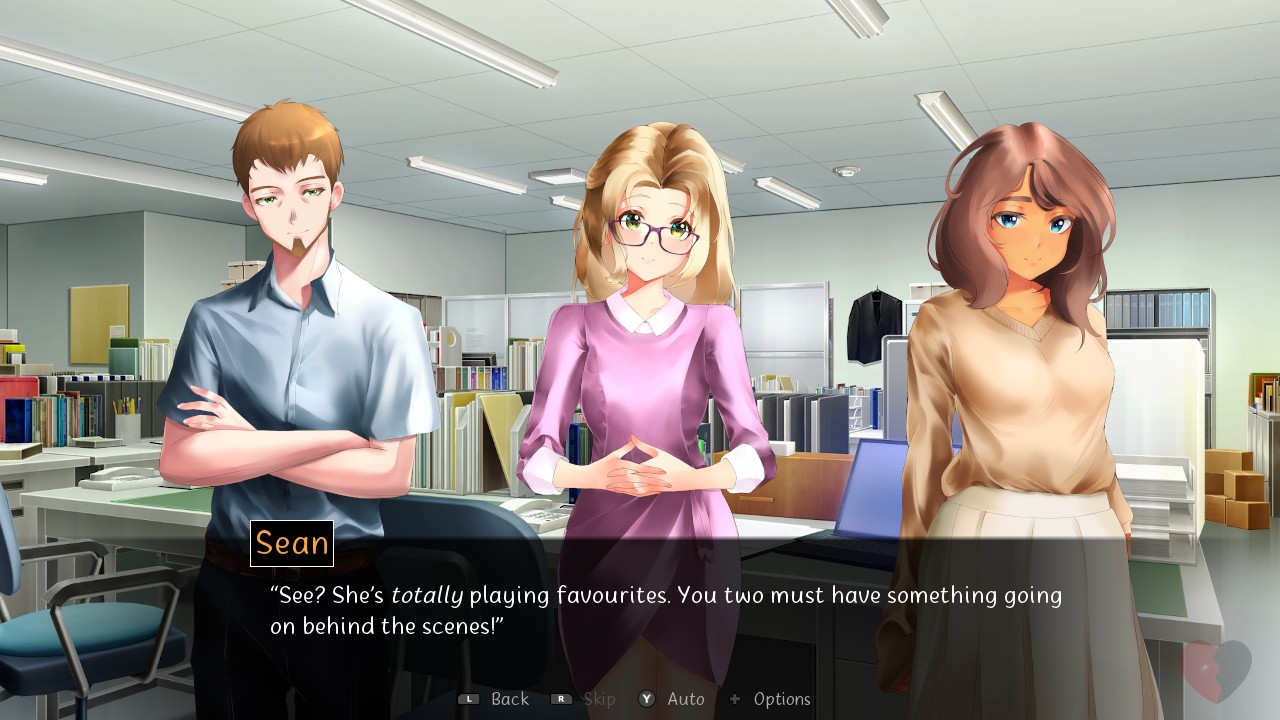Click the Y button icon next to Auto

[646, 699]
